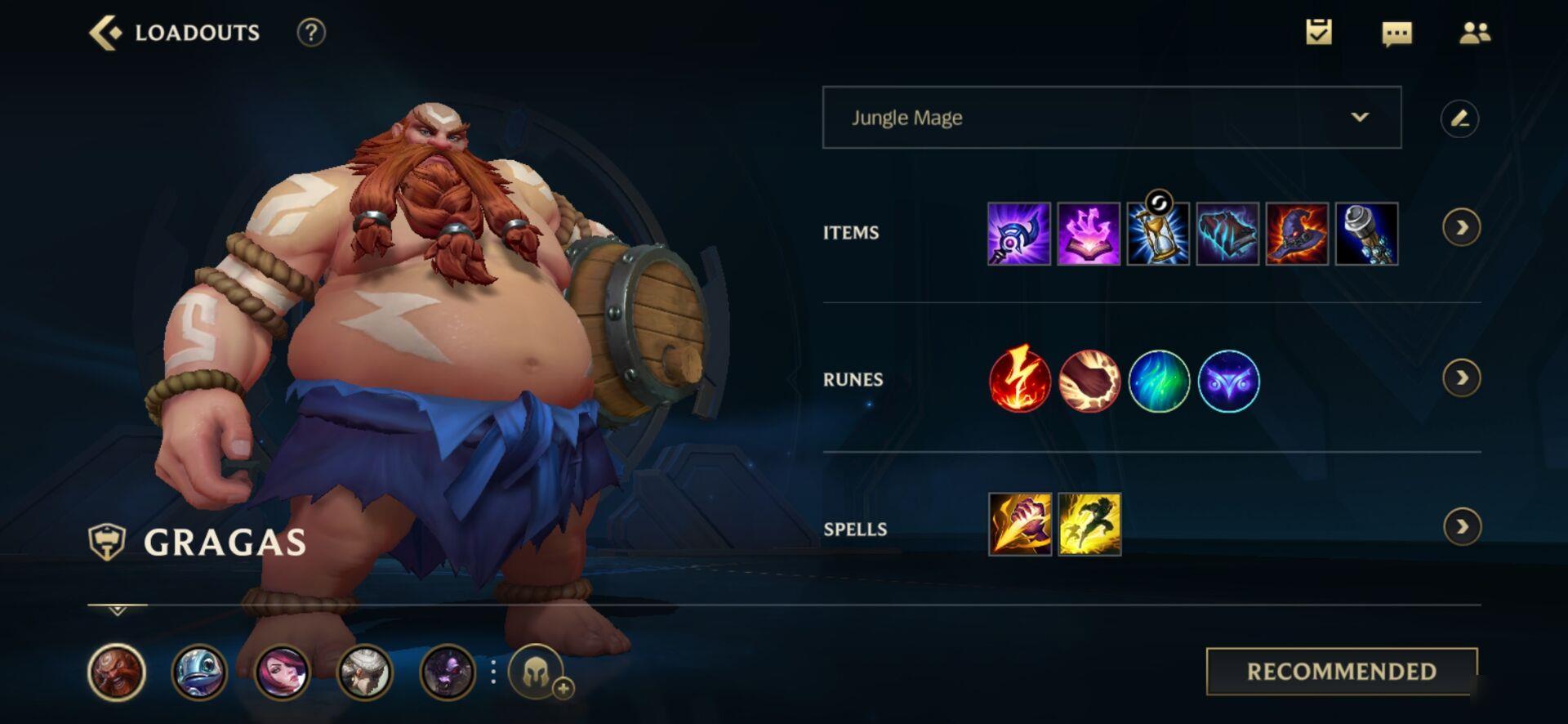
Task: Select the purple owl rune icon
Action: point(1228,381)
